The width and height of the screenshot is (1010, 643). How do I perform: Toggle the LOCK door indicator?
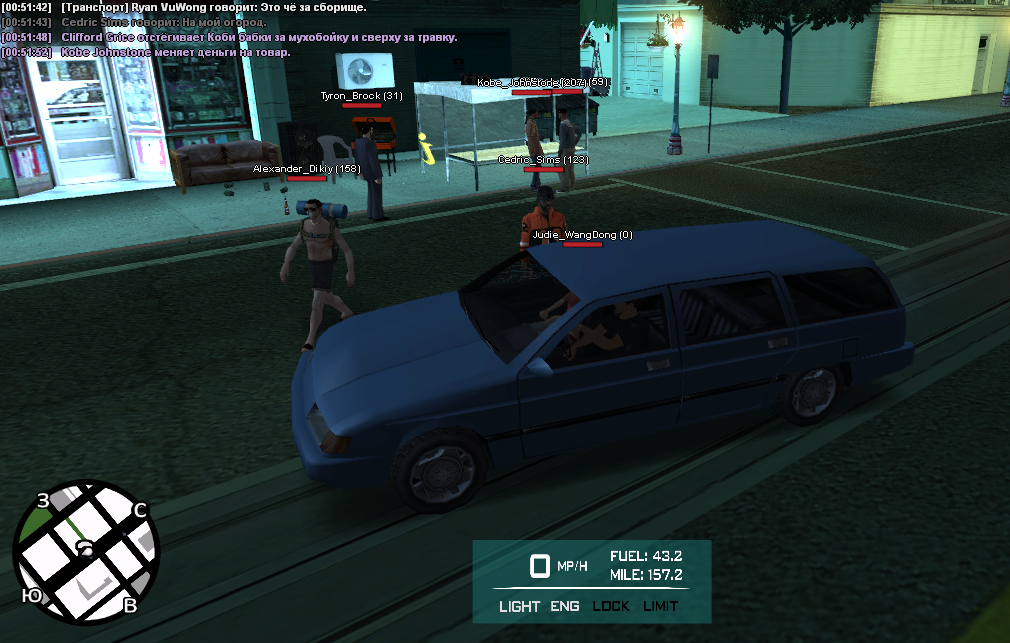coord(611,606)
